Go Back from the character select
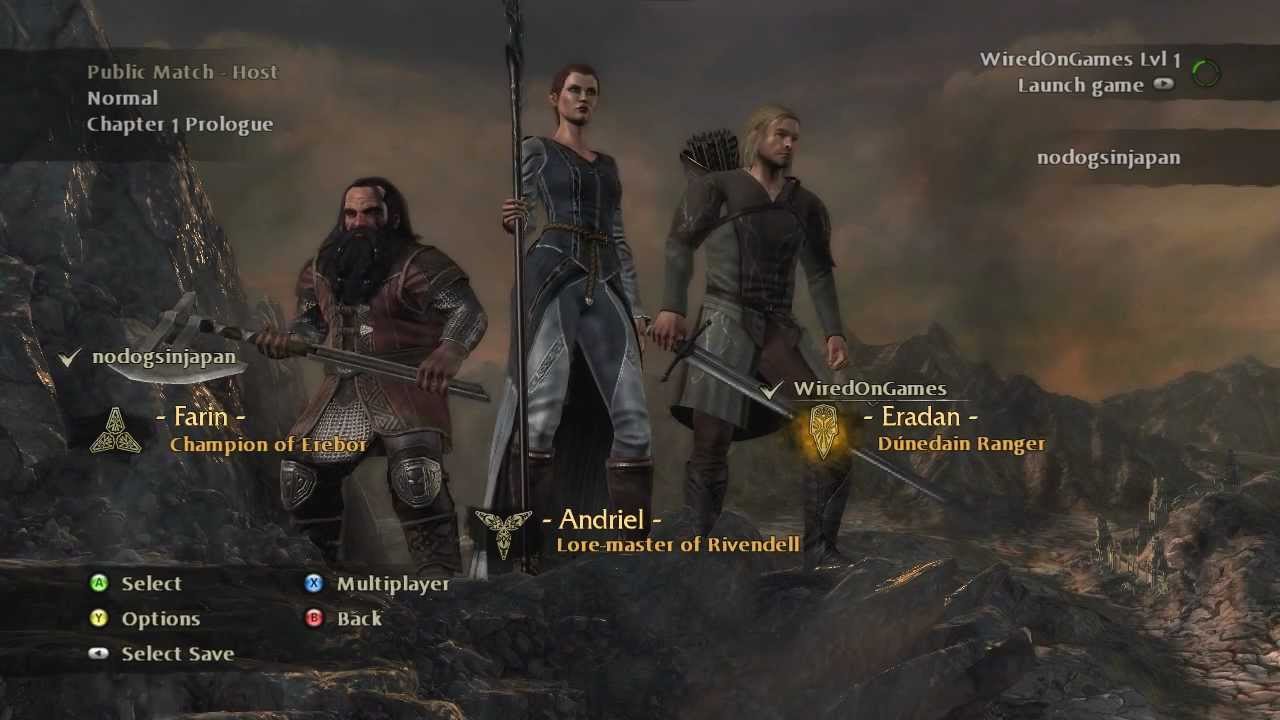 pyautogui.click(x=359, y=619)
